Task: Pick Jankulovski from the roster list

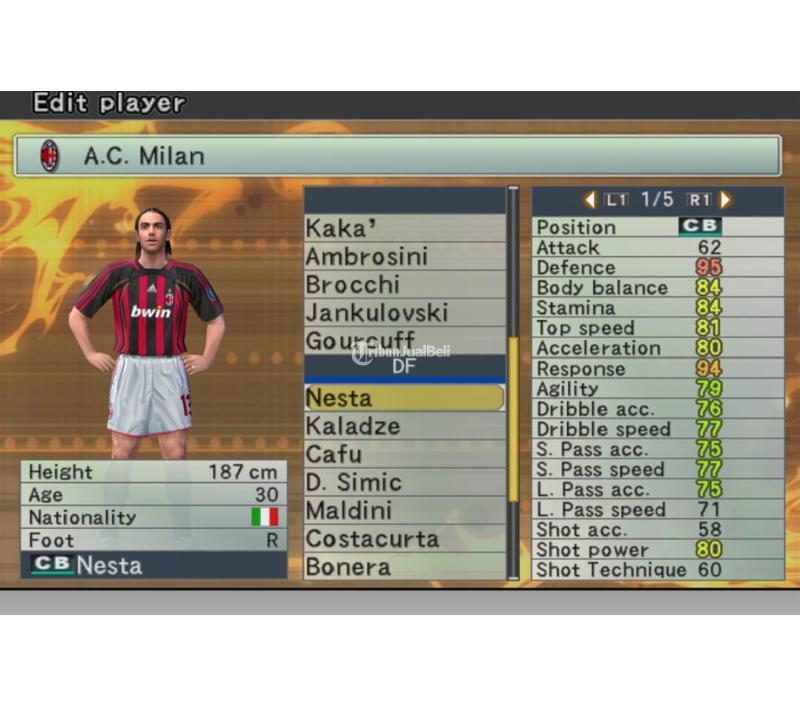Action: (x=404, y=312)
